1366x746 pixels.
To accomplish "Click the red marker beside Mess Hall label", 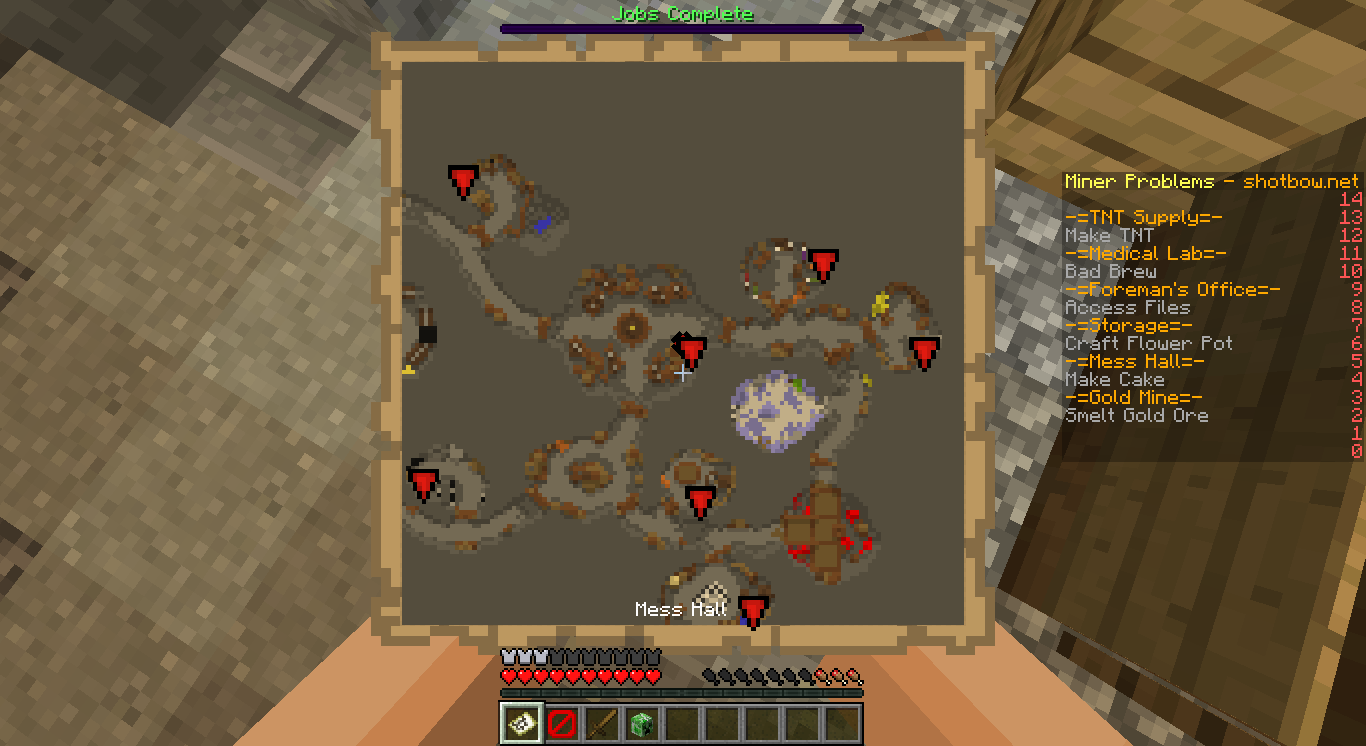I will [752, 609].
